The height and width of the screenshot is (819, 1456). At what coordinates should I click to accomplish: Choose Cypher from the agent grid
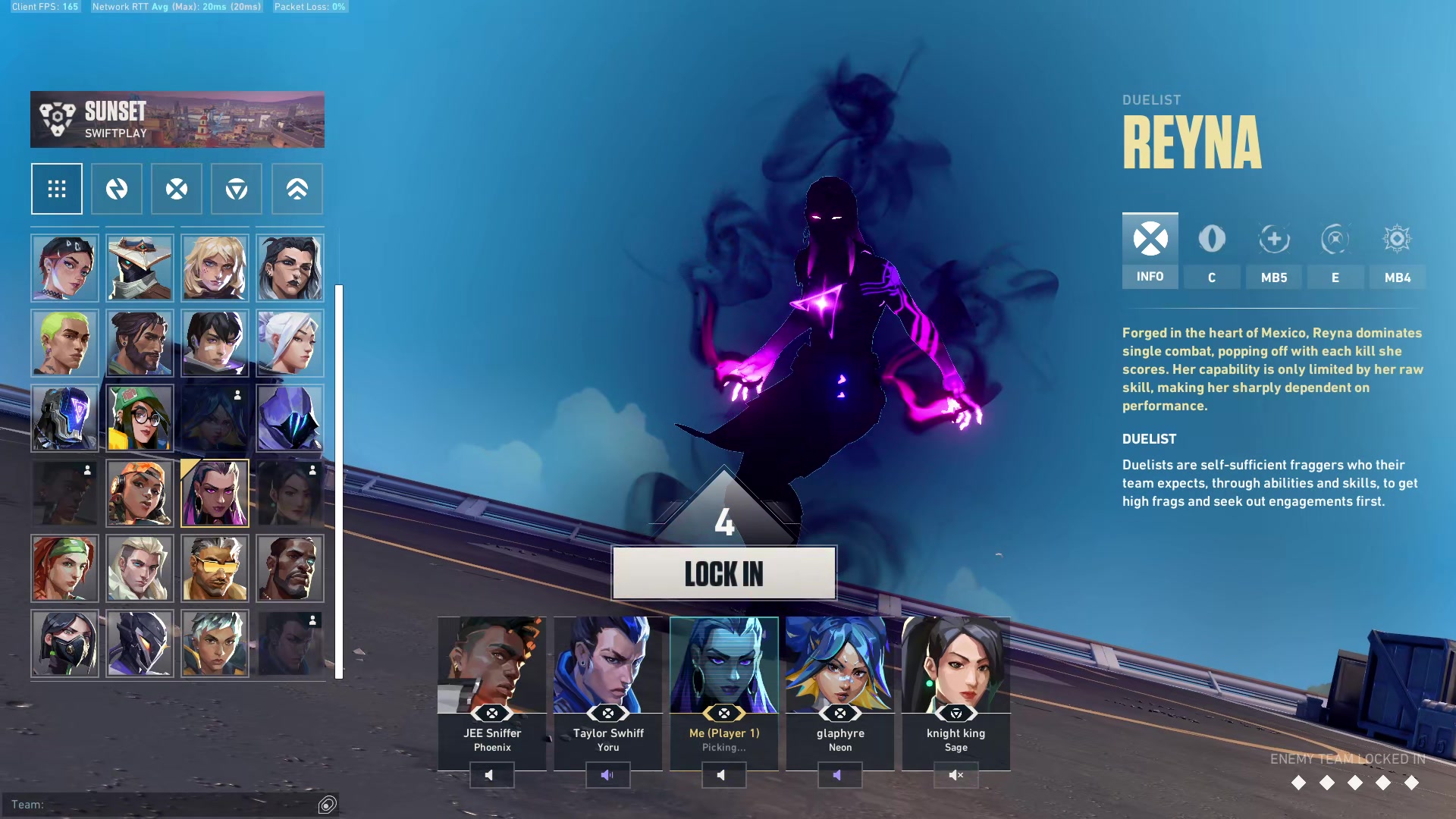tap(140, 268)
